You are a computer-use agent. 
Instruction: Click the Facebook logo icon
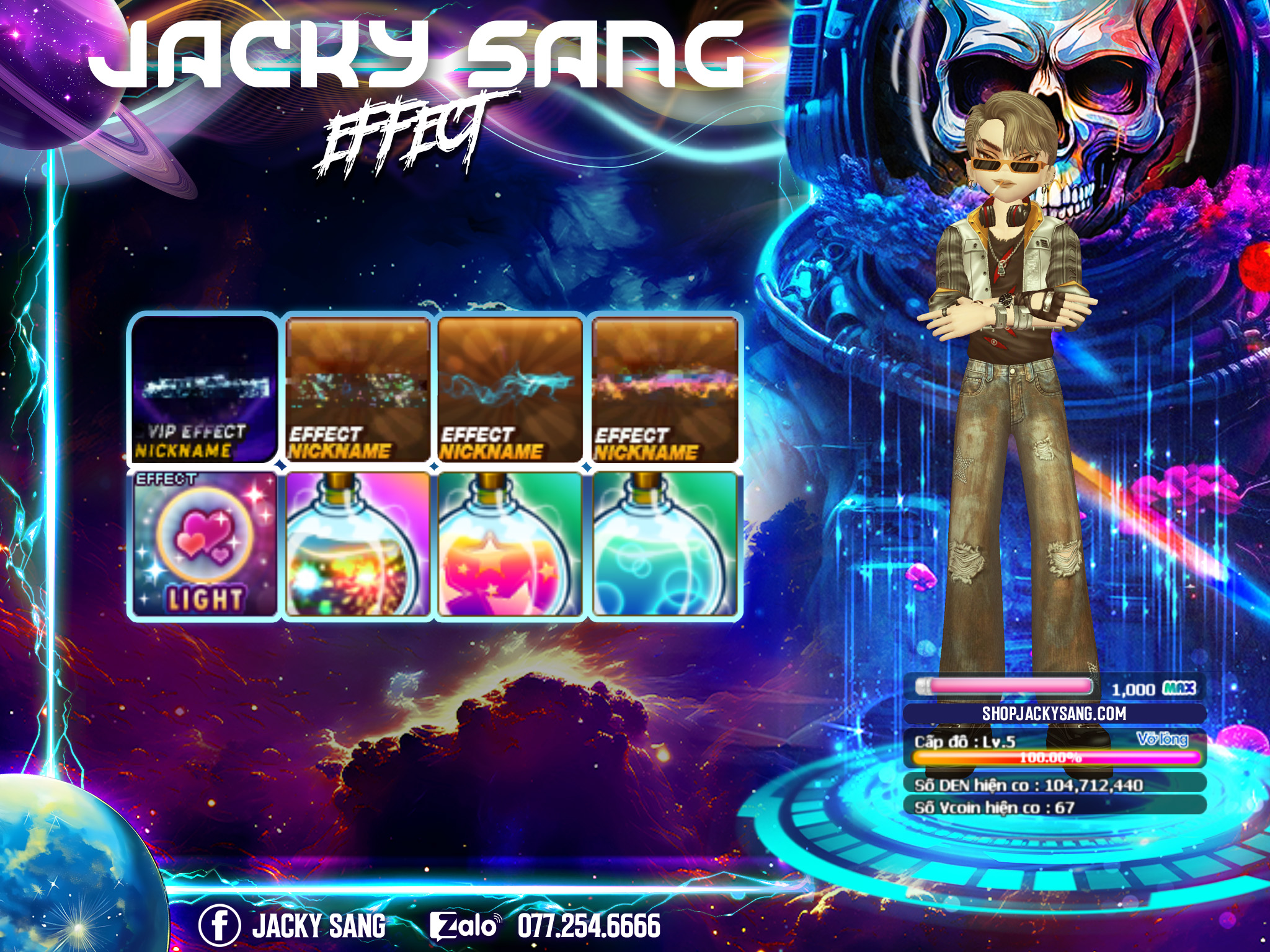pyautogui.click(x=219, y=926)
